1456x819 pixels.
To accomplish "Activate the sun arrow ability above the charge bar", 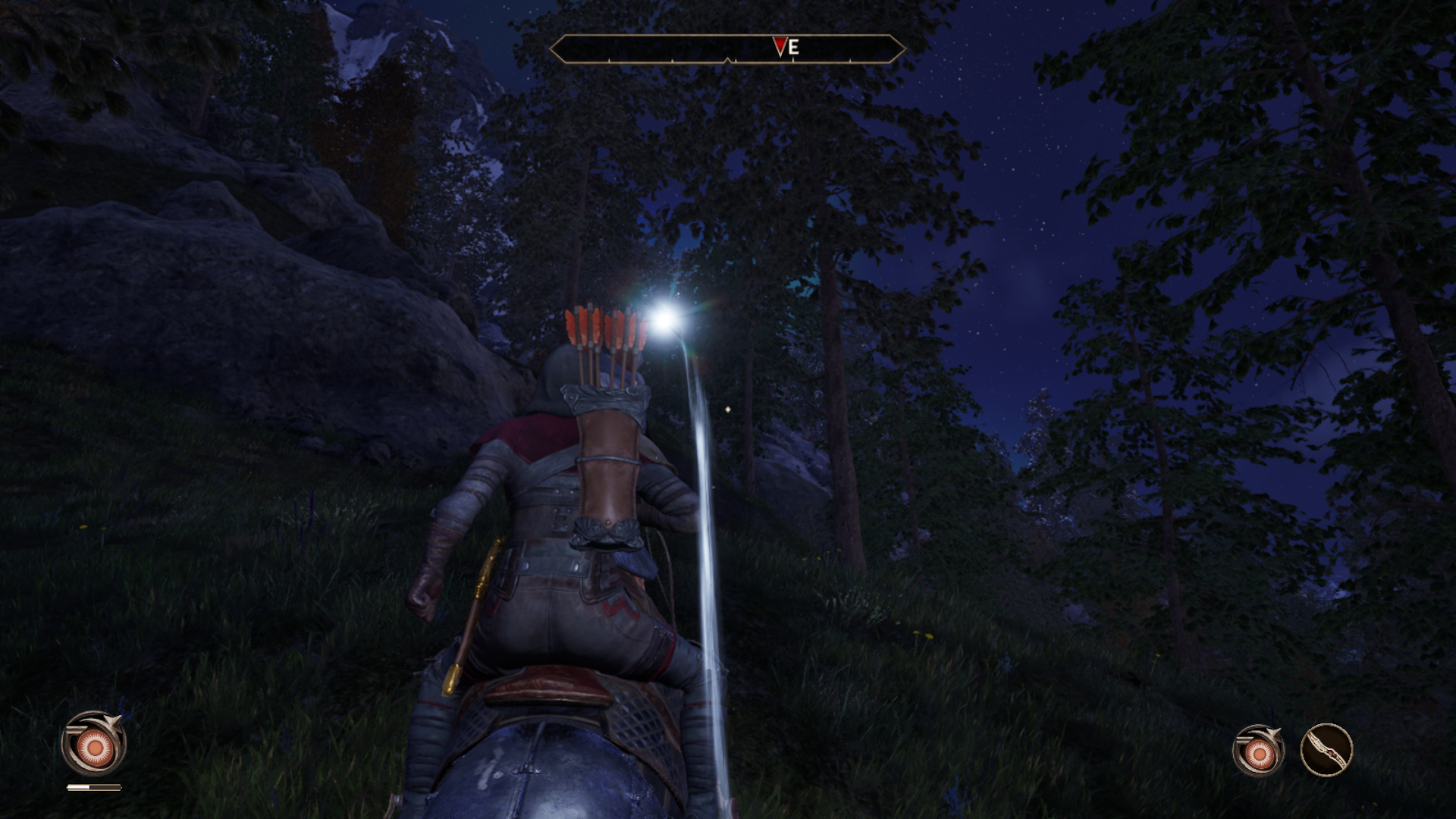I will 94,744.
